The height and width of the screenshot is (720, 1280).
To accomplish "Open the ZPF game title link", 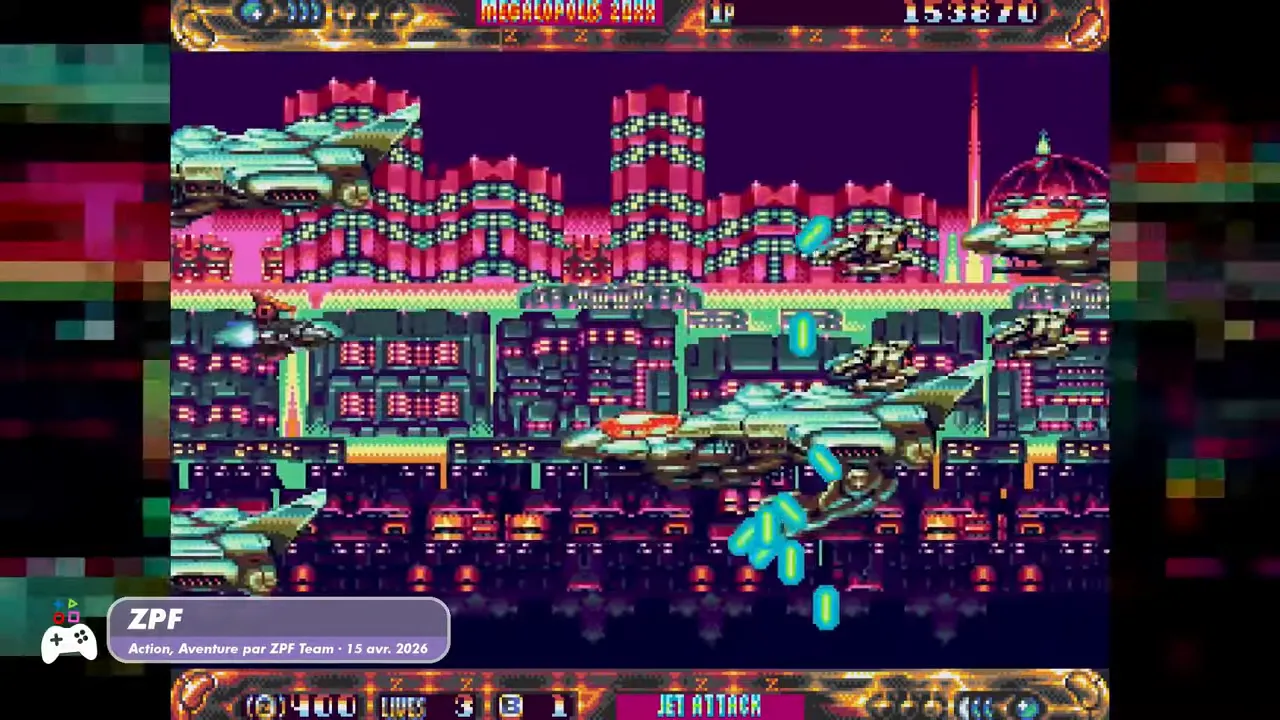I will coord(156,620).
